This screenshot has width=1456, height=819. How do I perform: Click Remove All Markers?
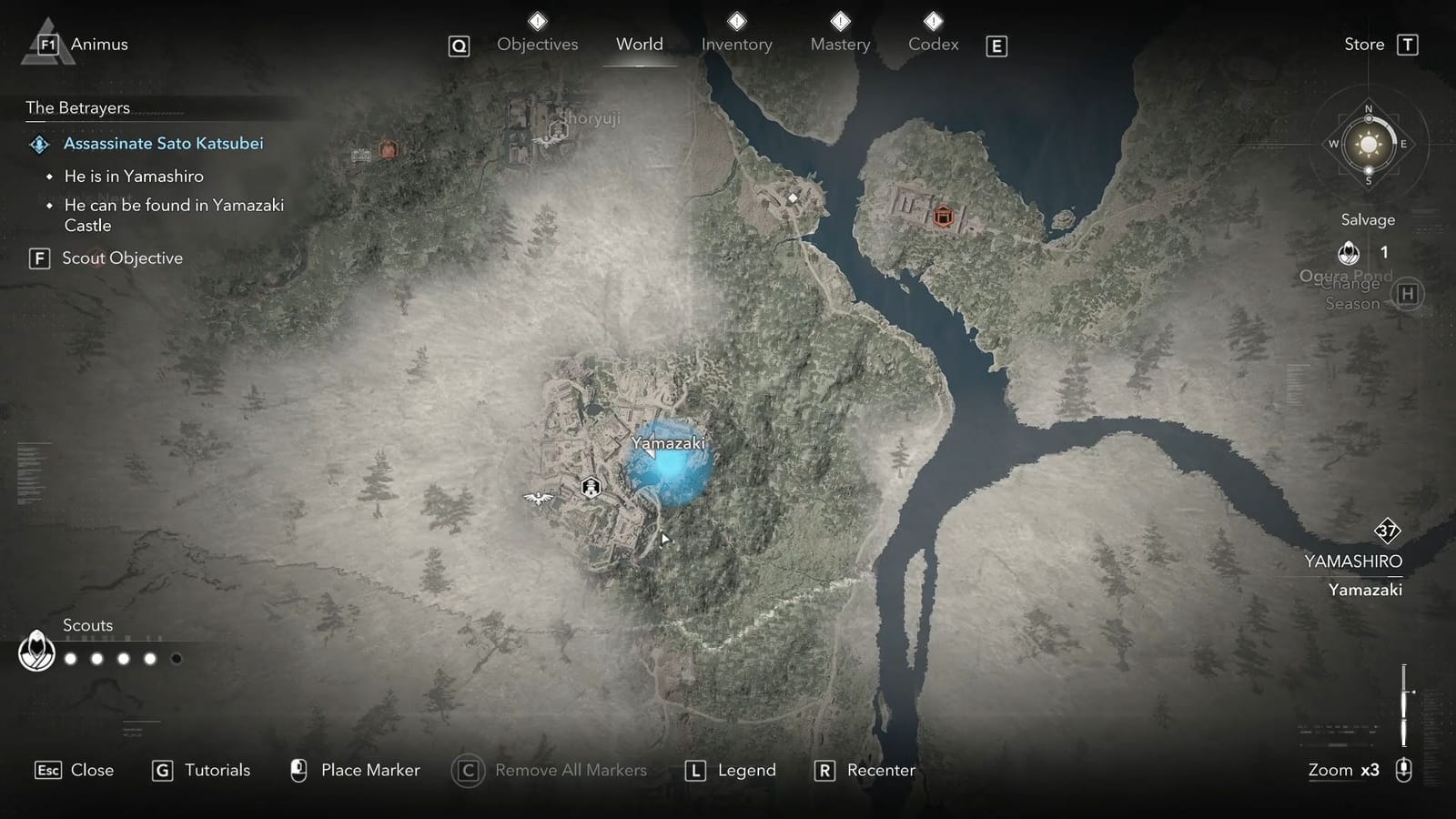click(571, 770)
